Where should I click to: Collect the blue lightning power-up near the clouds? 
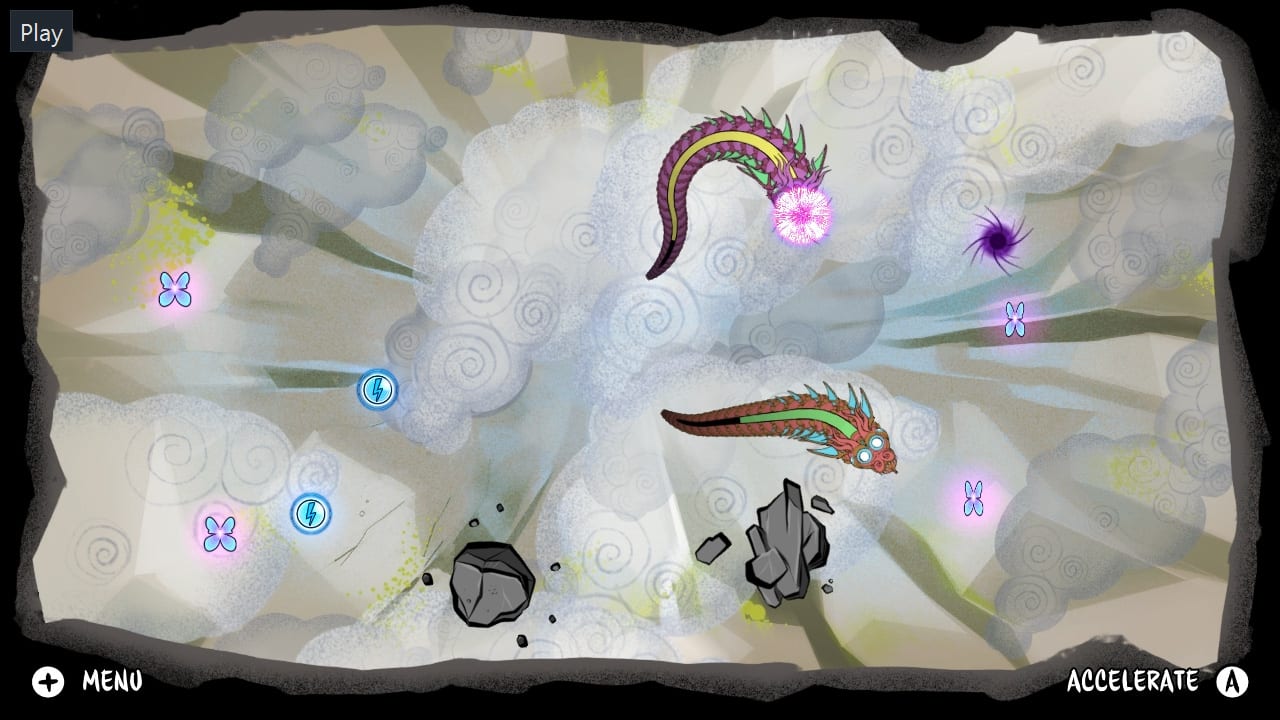click(x=377, y=390)
